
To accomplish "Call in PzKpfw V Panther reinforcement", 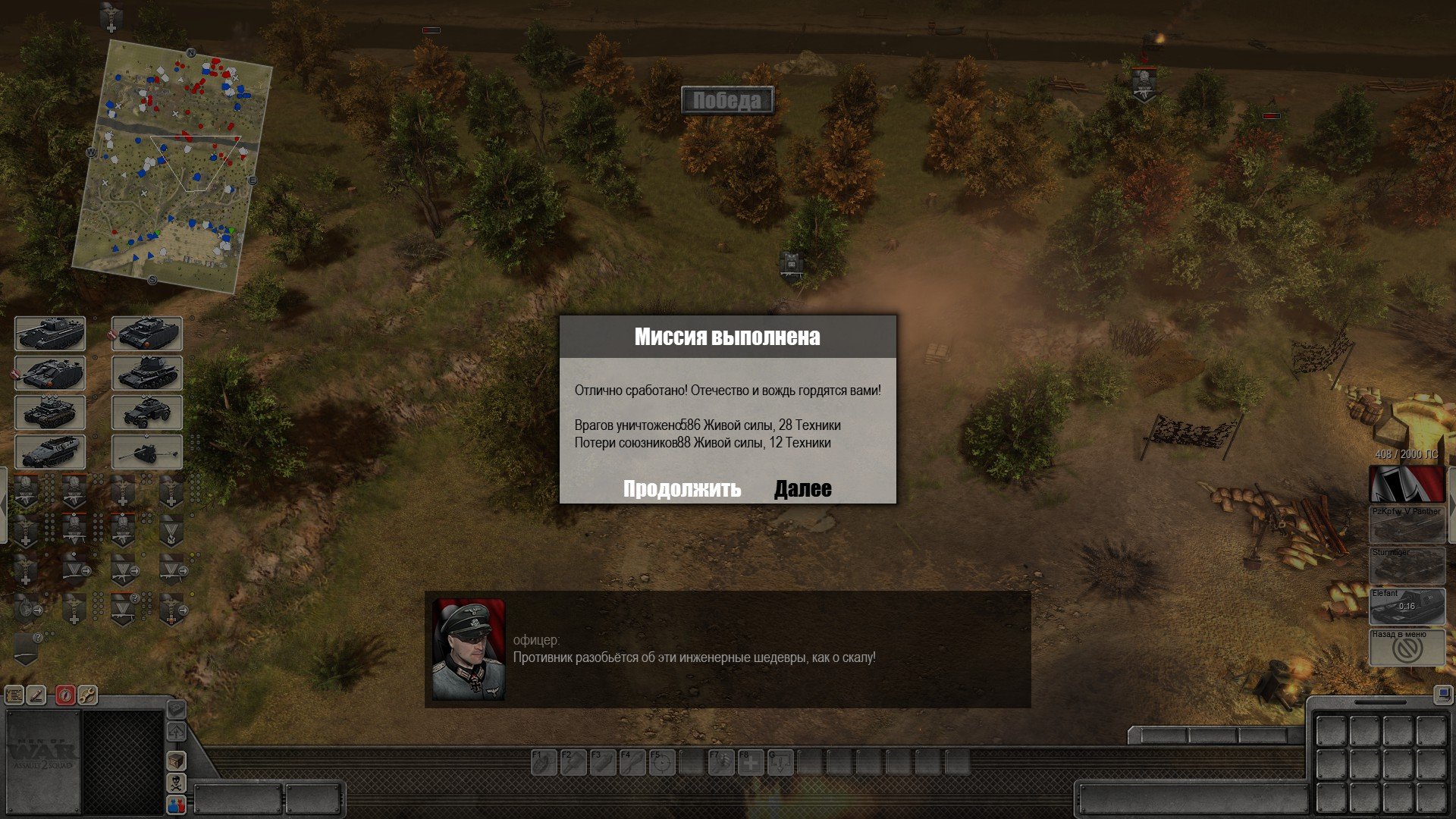I will (x=1407, y=525).
